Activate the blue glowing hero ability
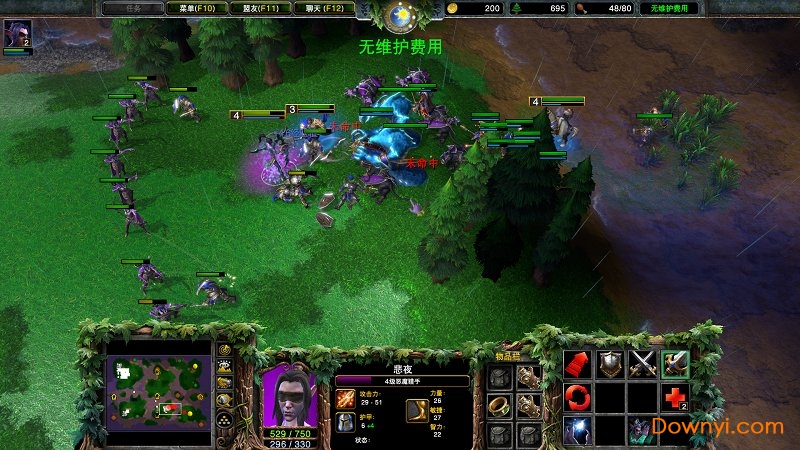The width and height of the screenshot is (800, 450). (575, 430)
